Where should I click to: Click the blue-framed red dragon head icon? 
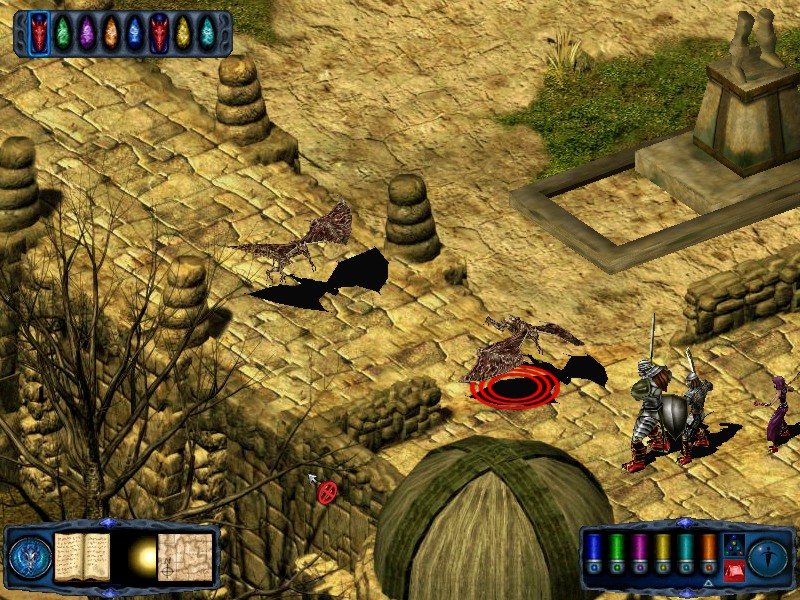39,33
